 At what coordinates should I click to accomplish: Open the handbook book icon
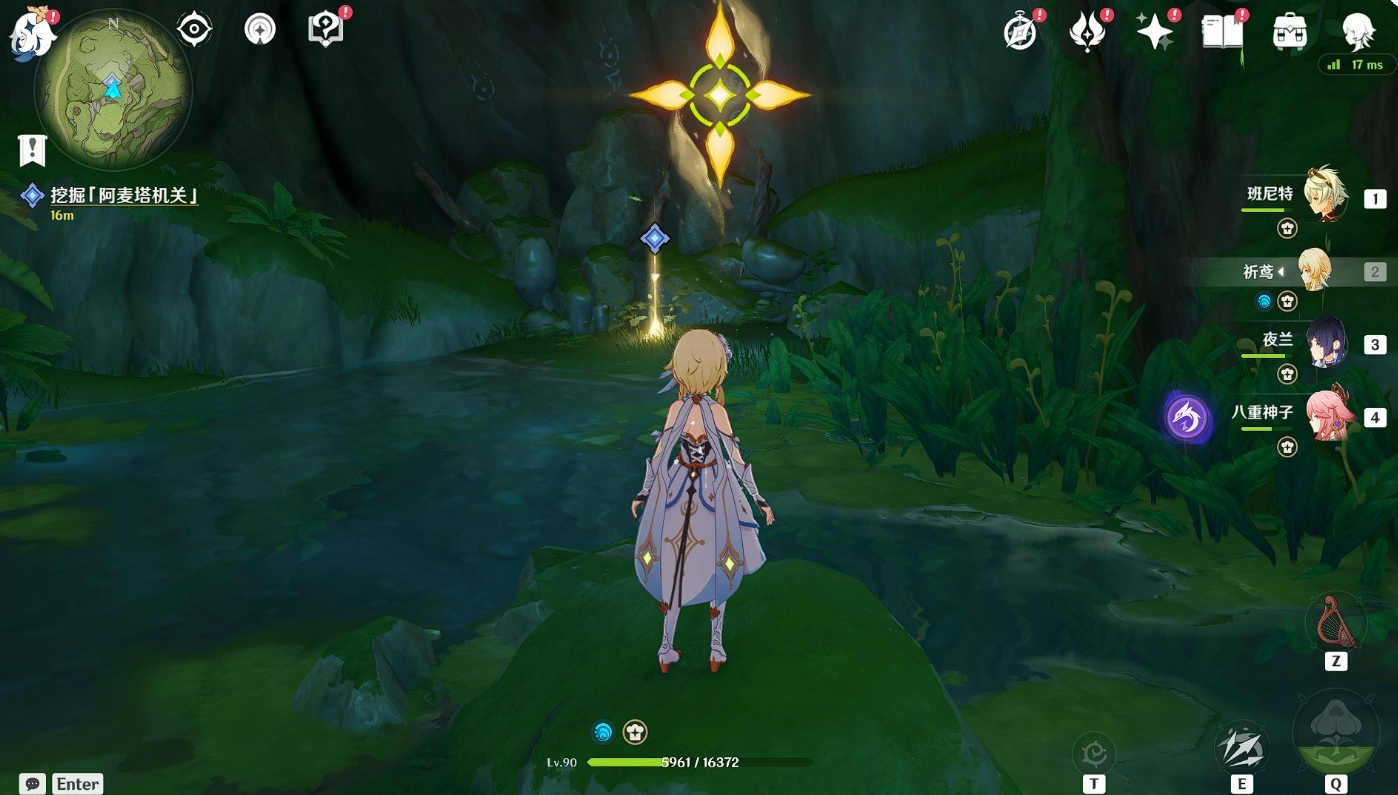coord(1222,32)
